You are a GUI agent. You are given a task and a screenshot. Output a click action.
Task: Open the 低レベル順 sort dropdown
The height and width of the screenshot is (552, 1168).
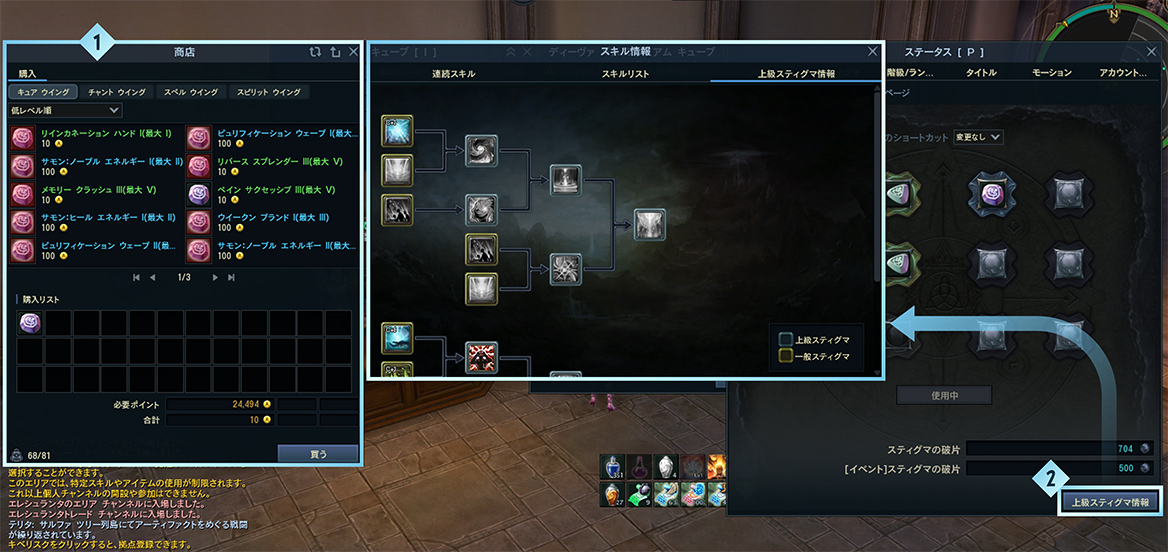65,110
